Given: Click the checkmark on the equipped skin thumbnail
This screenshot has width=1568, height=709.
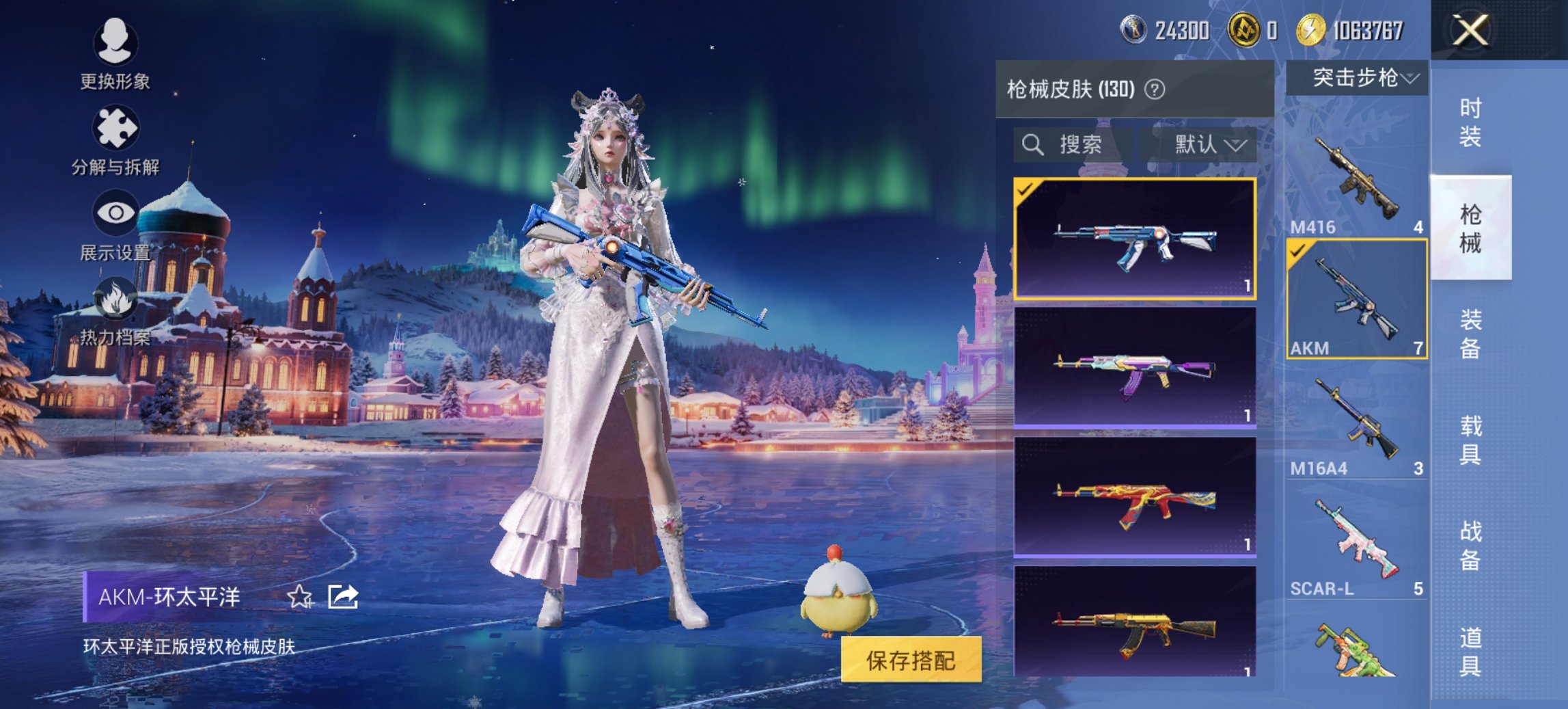Looking at the screenshot, I should [x=1025, y=189].
